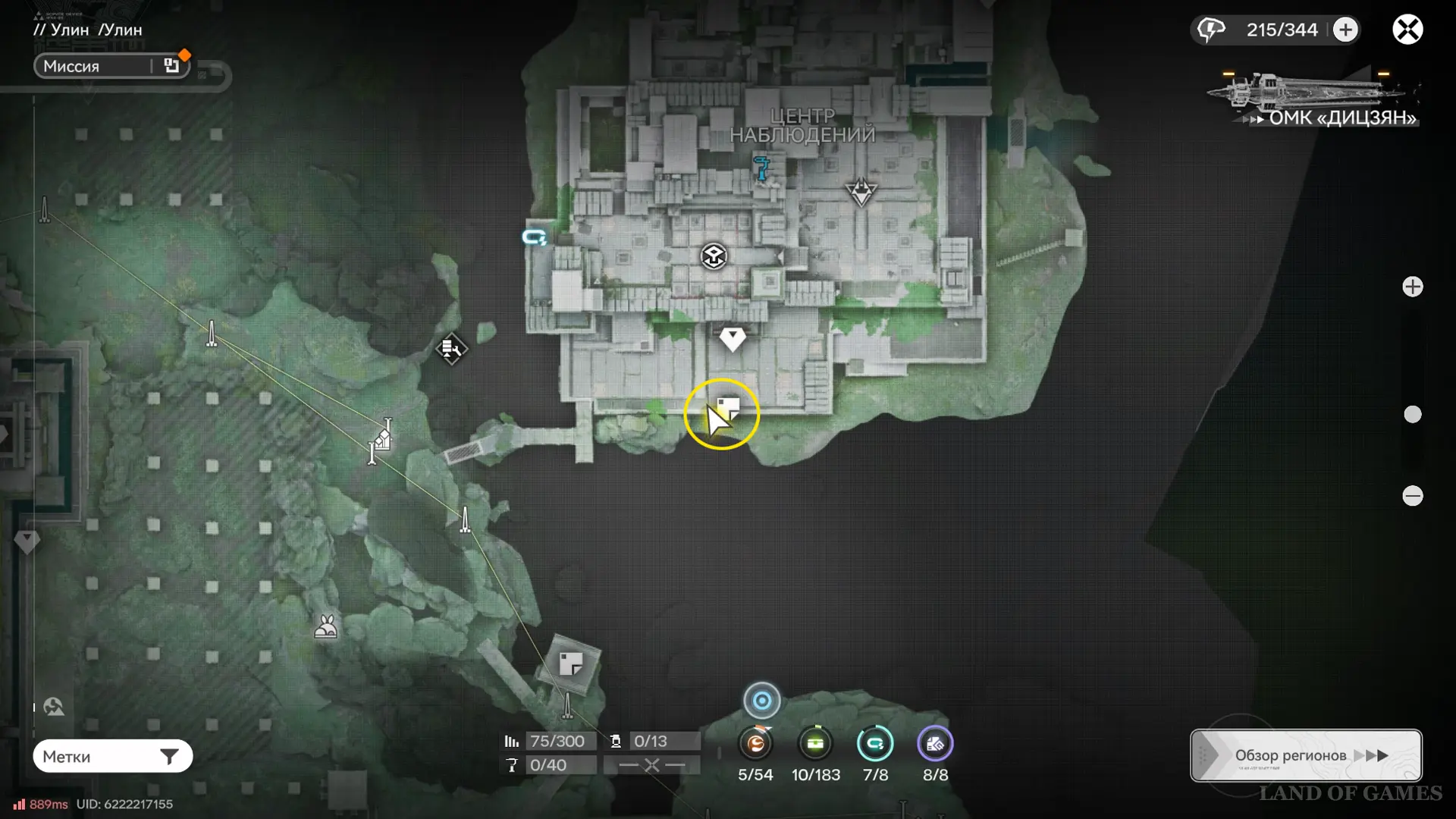Select the teal link marker by the building
Viewport: 1456px width, 819px height.
click(x=535, y=237)
